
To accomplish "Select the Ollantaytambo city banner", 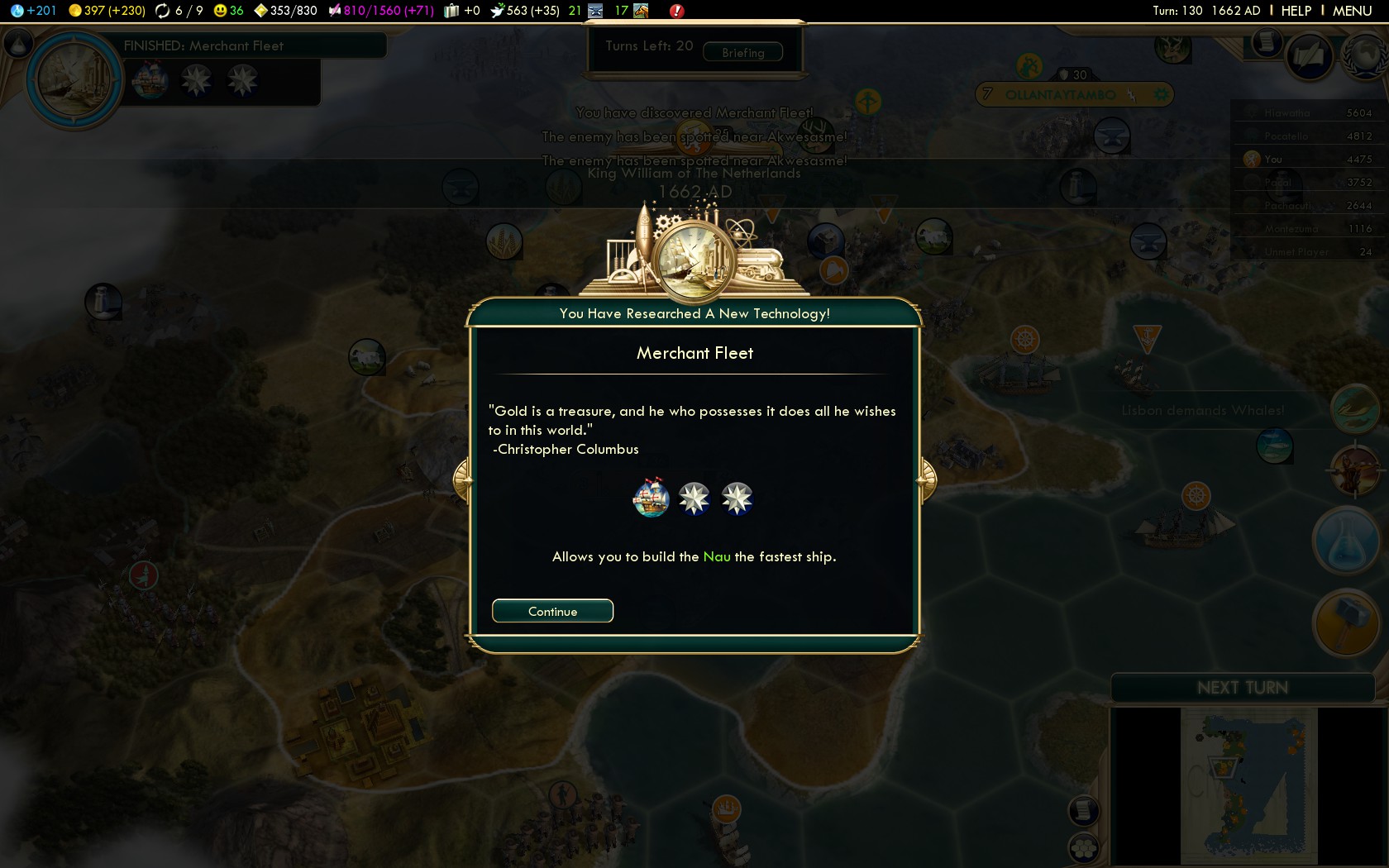I will (x=1060, y=94).
